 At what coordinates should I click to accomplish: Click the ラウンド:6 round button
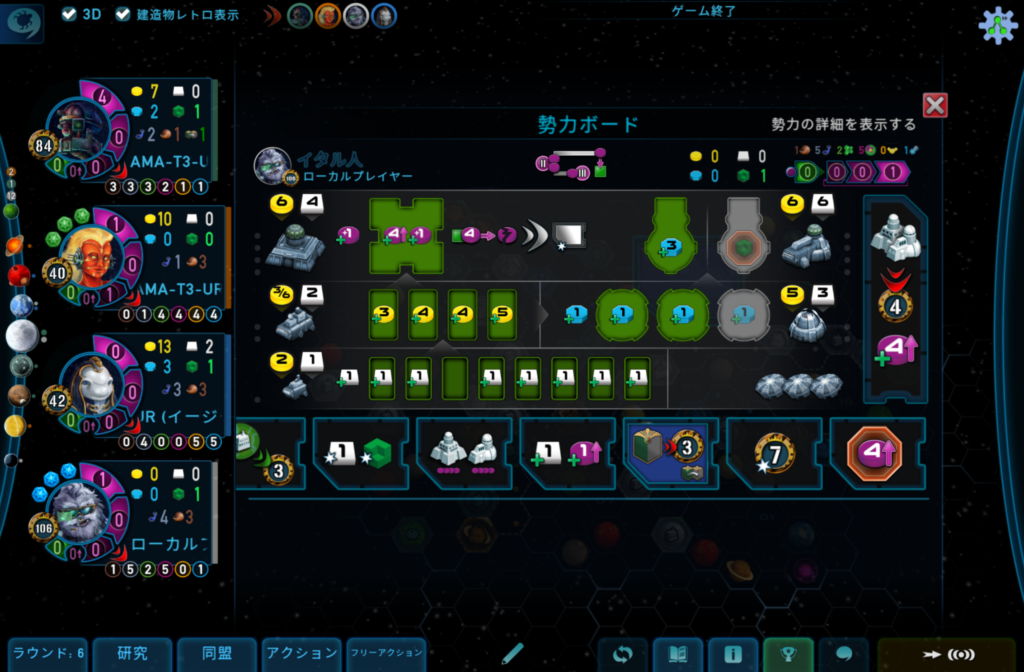48,654
